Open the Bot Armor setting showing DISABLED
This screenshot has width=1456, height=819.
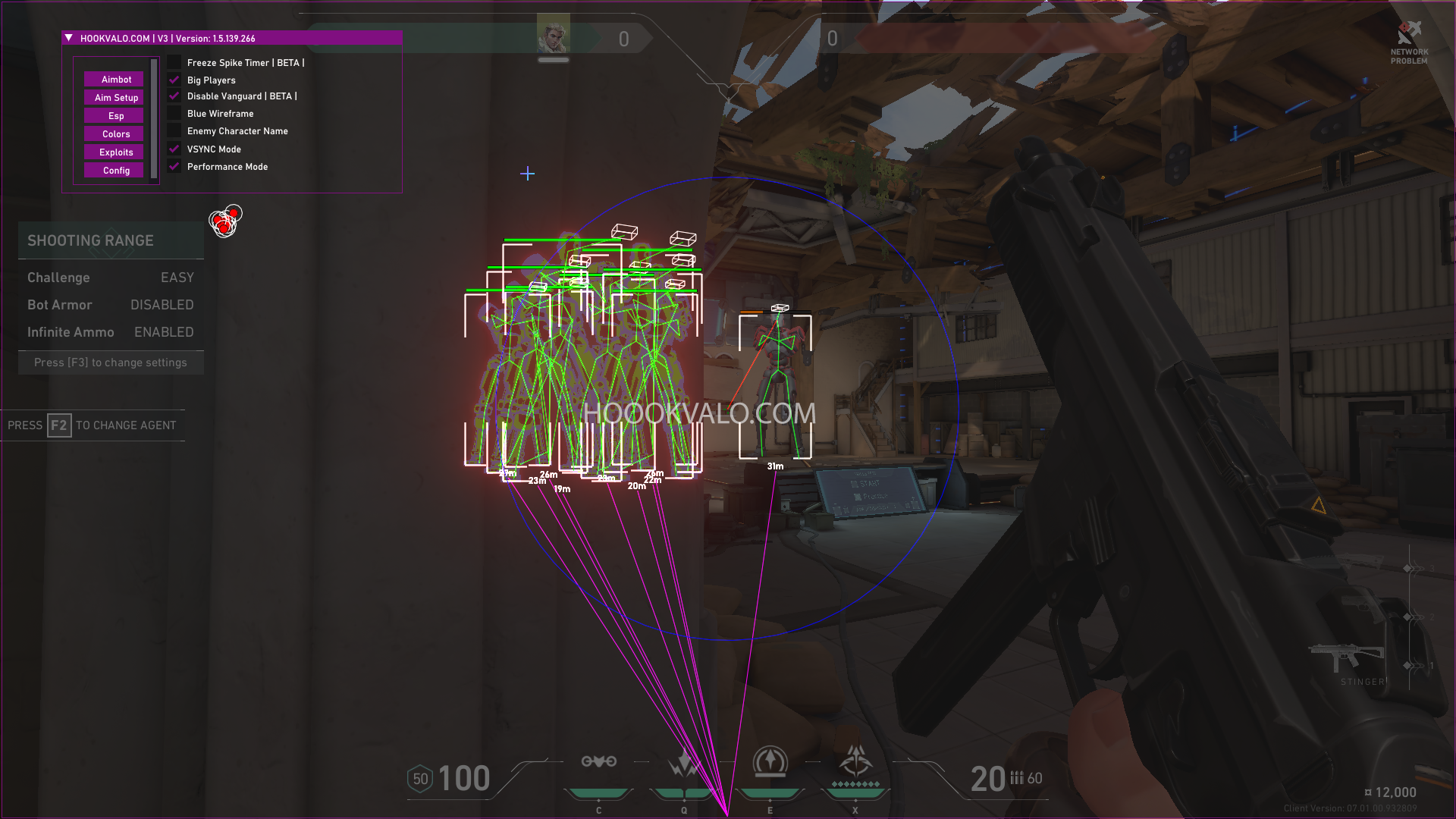point(162,305)
